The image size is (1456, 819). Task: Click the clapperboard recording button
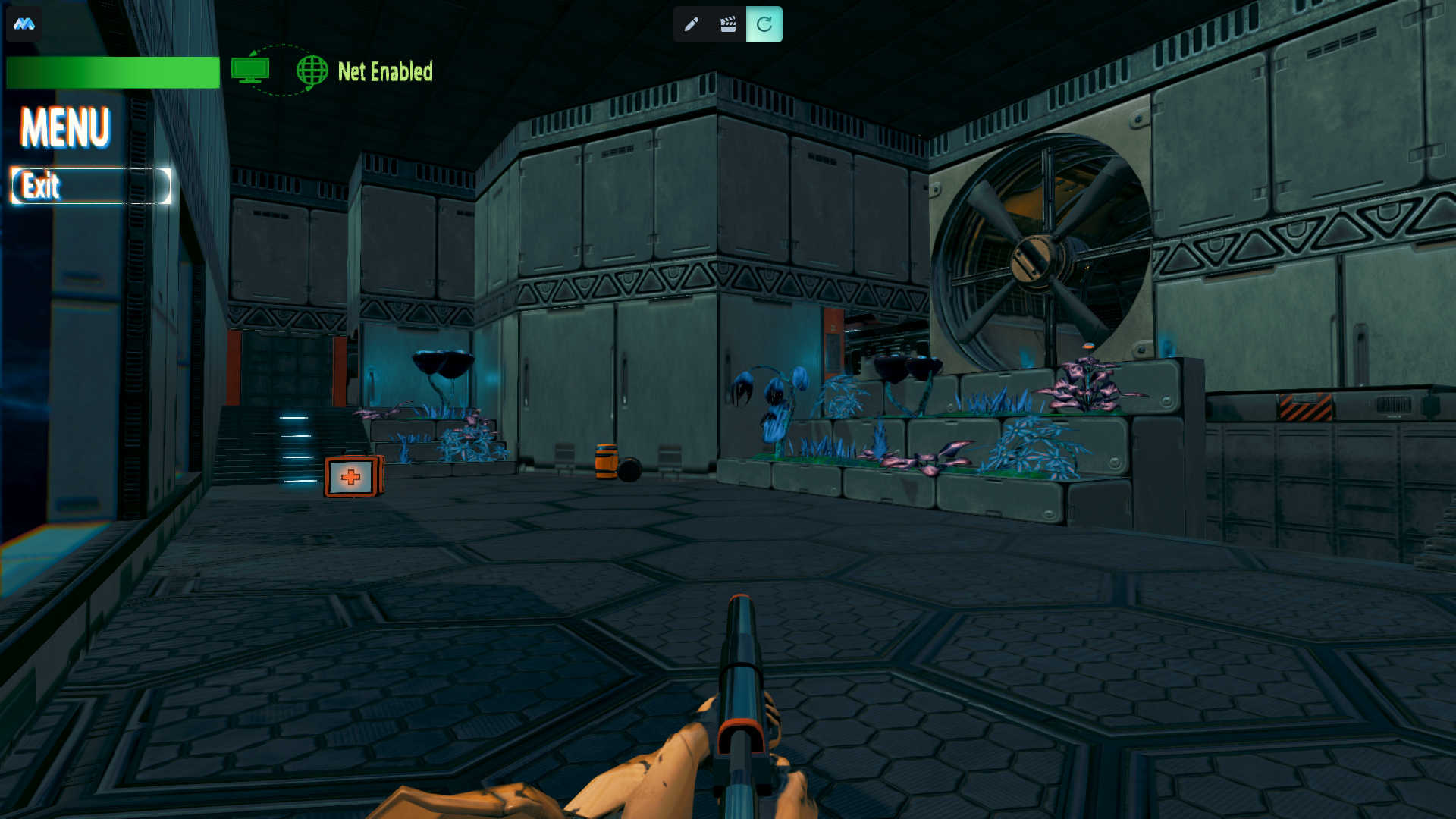[x=728, y=24]
